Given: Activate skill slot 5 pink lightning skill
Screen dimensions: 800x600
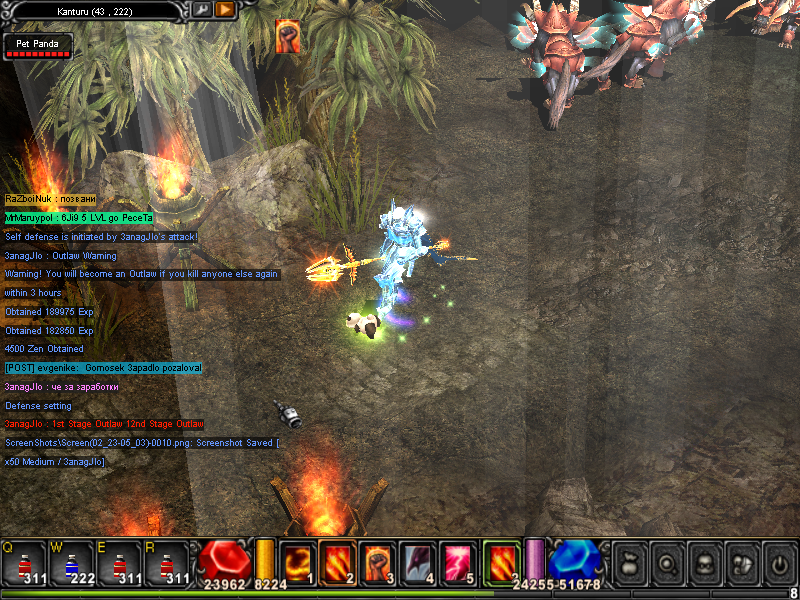Looking at the screenshot, I should point(458,561).
